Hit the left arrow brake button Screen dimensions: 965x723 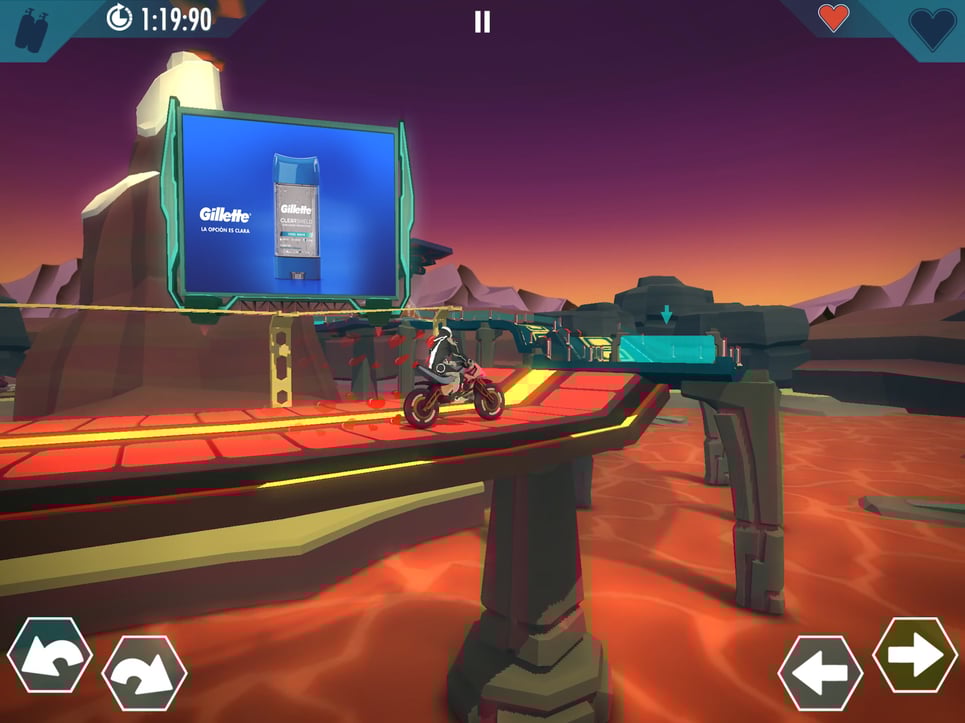820,673
